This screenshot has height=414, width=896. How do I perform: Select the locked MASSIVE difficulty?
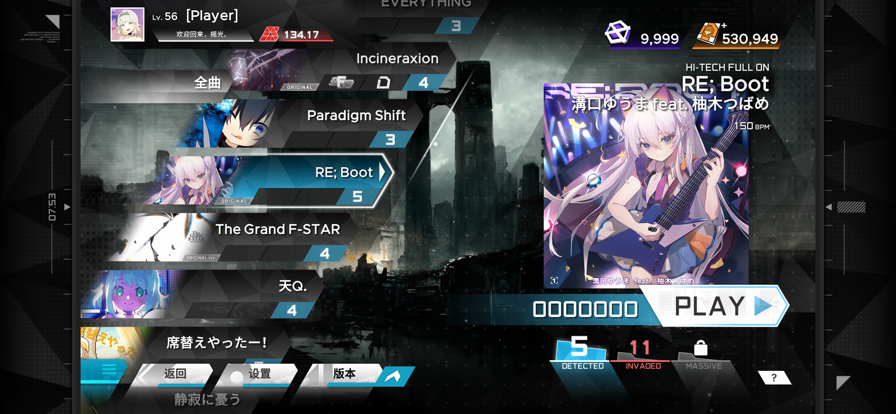[702, 352]
